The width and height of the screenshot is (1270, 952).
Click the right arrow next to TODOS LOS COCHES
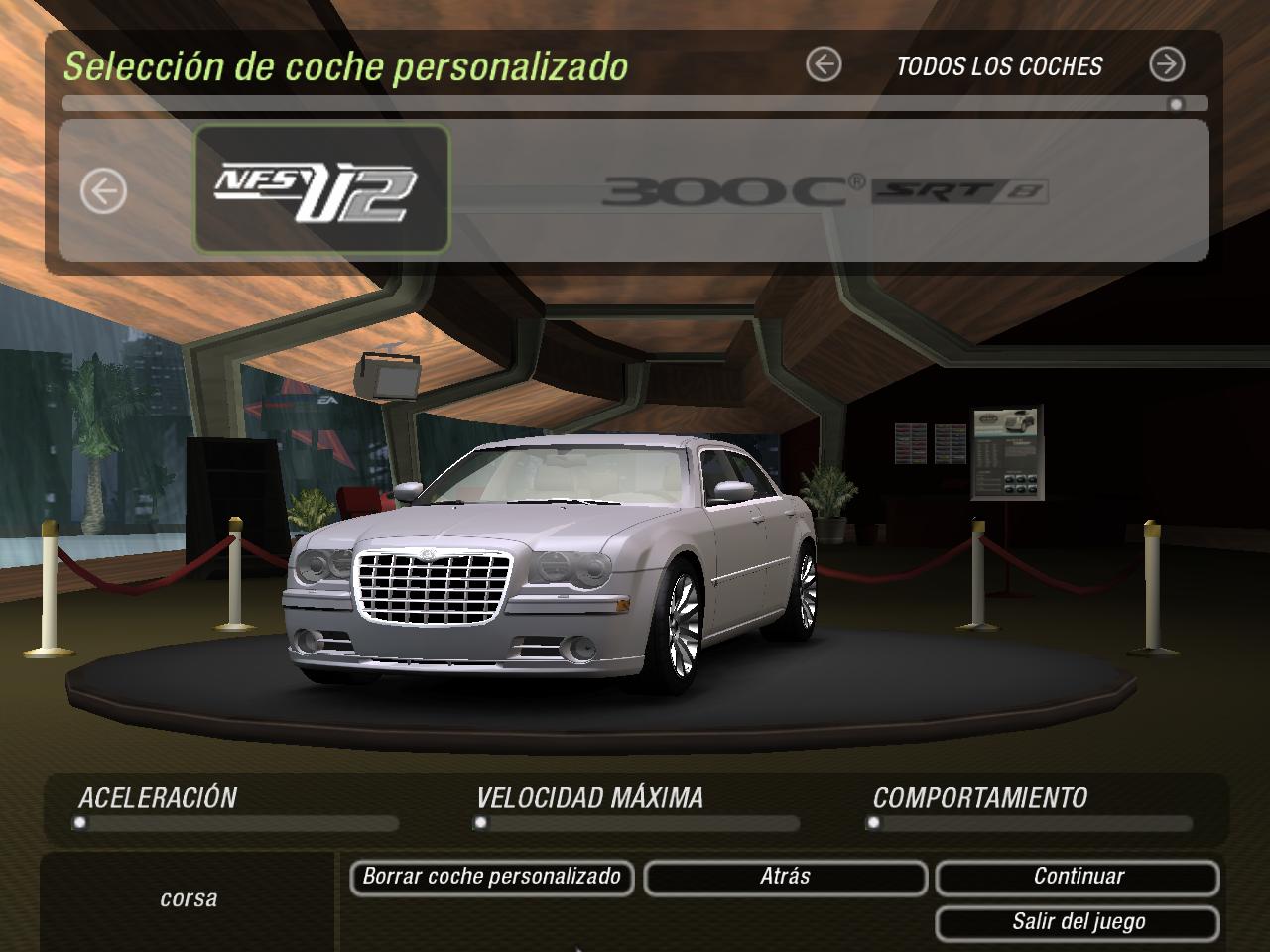[x=1170, y=62]
